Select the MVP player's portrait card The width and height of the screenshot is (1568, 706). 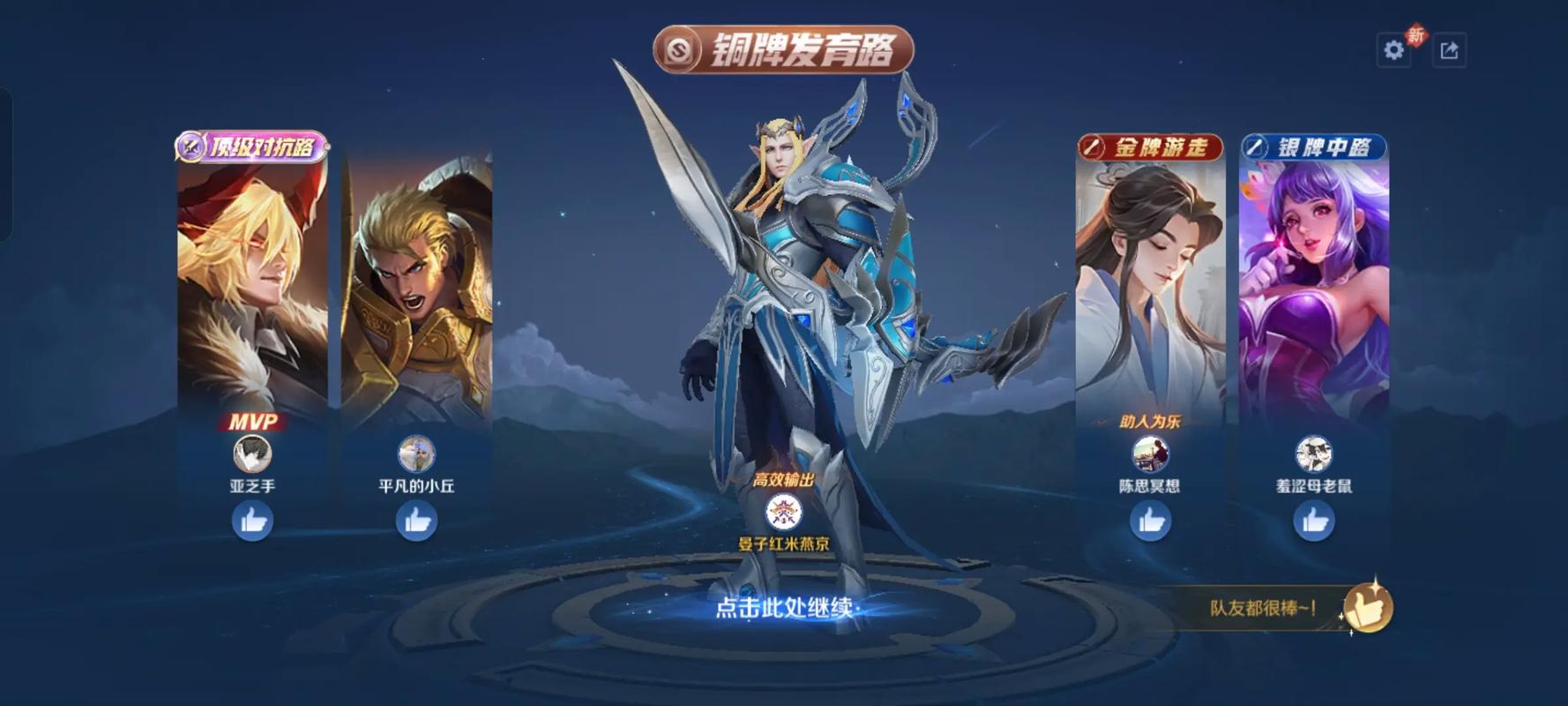[x=251, y=282]
